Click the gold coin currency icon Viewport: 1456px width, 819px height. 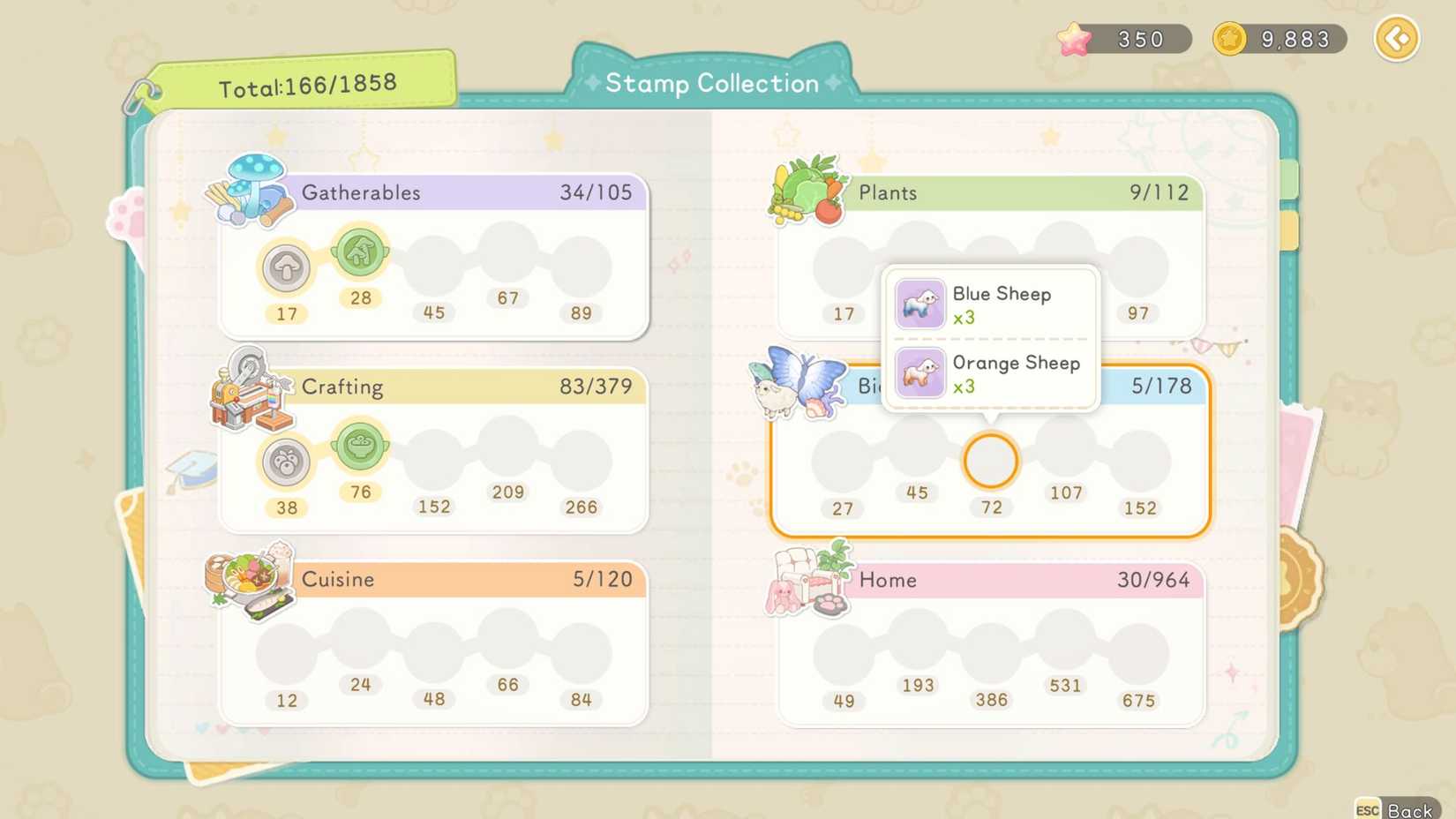click(1228, 37)
